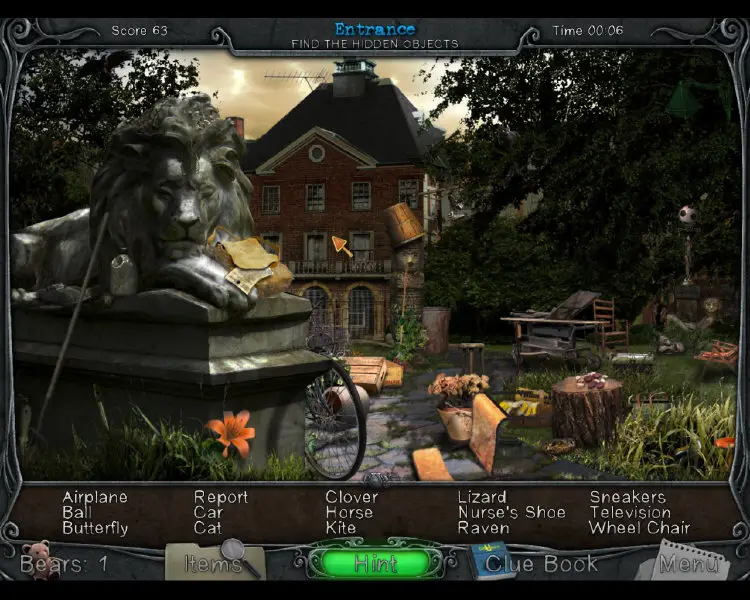Open the Items panel
750x600 pixels.
pos(214,563)
